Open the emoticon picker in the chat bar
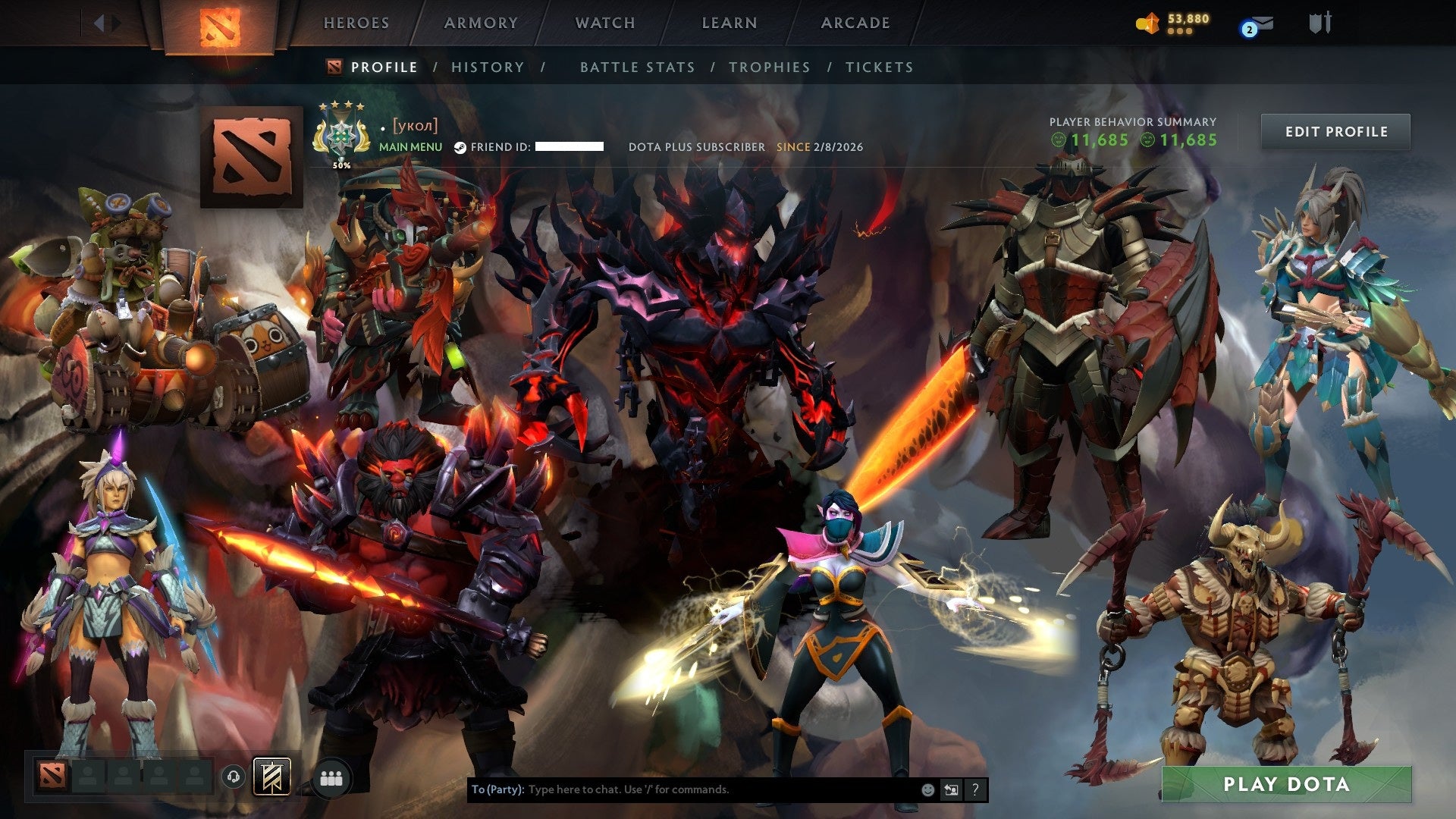 point(927,789)
